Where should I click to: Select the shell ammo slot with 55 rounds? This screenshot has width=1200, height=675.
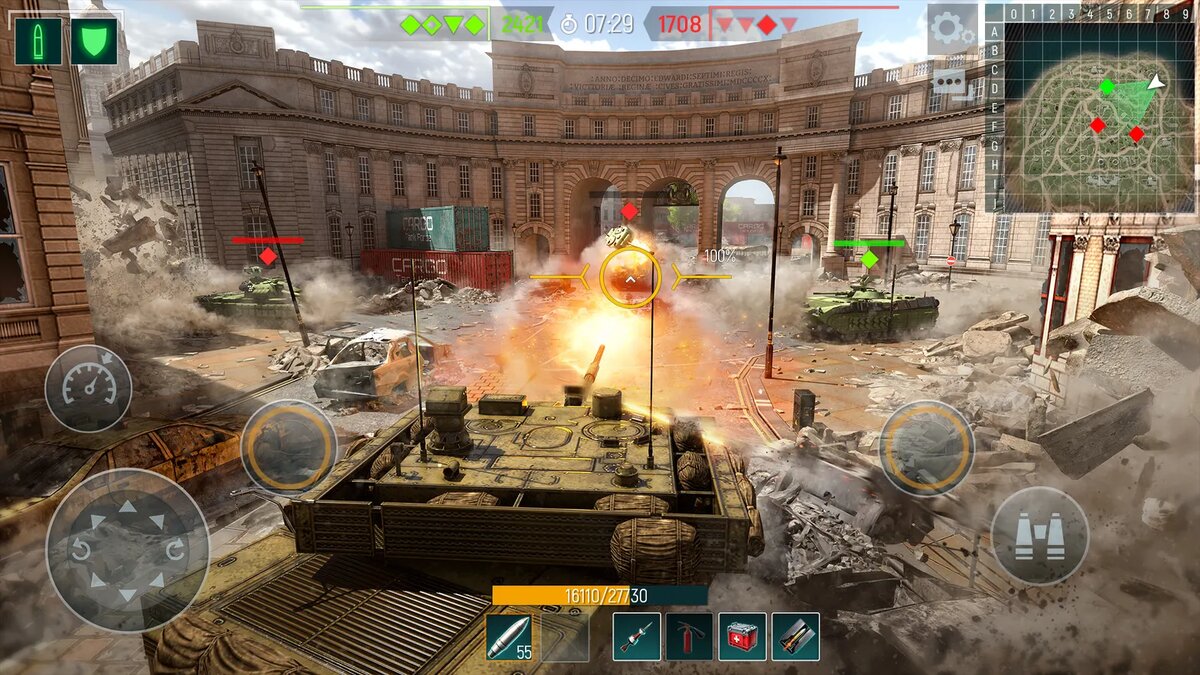pyautogui.click(x=510, y=637)
